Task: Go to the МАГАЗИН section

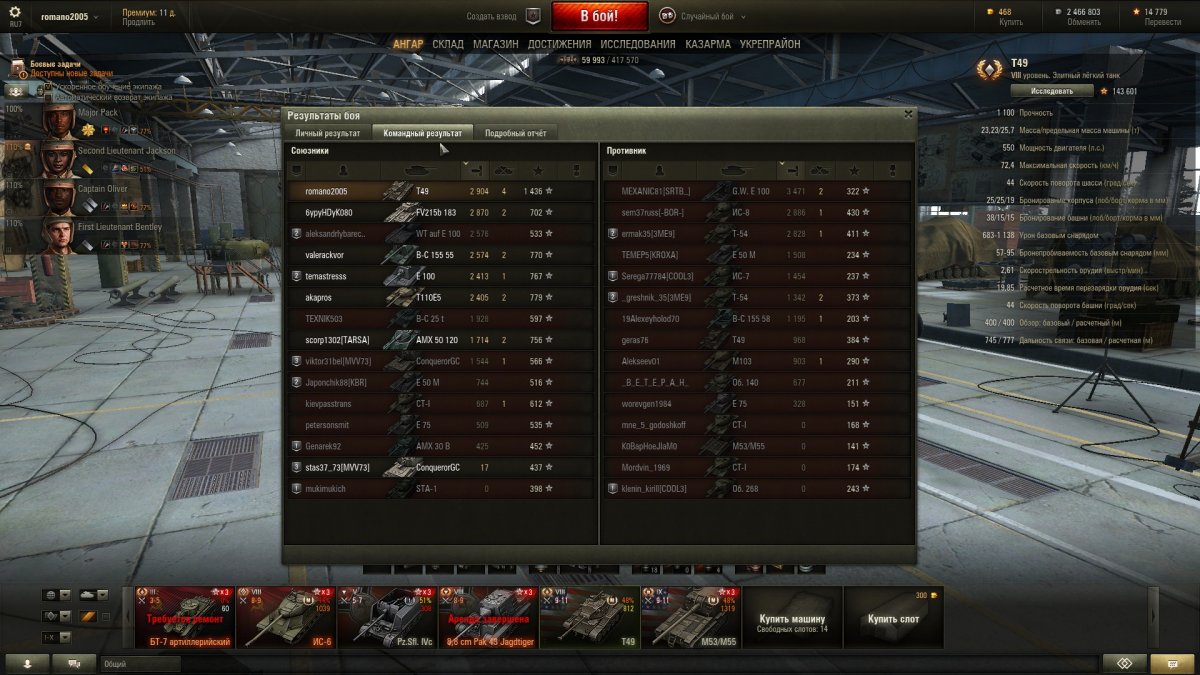Action: coord(495,44)
